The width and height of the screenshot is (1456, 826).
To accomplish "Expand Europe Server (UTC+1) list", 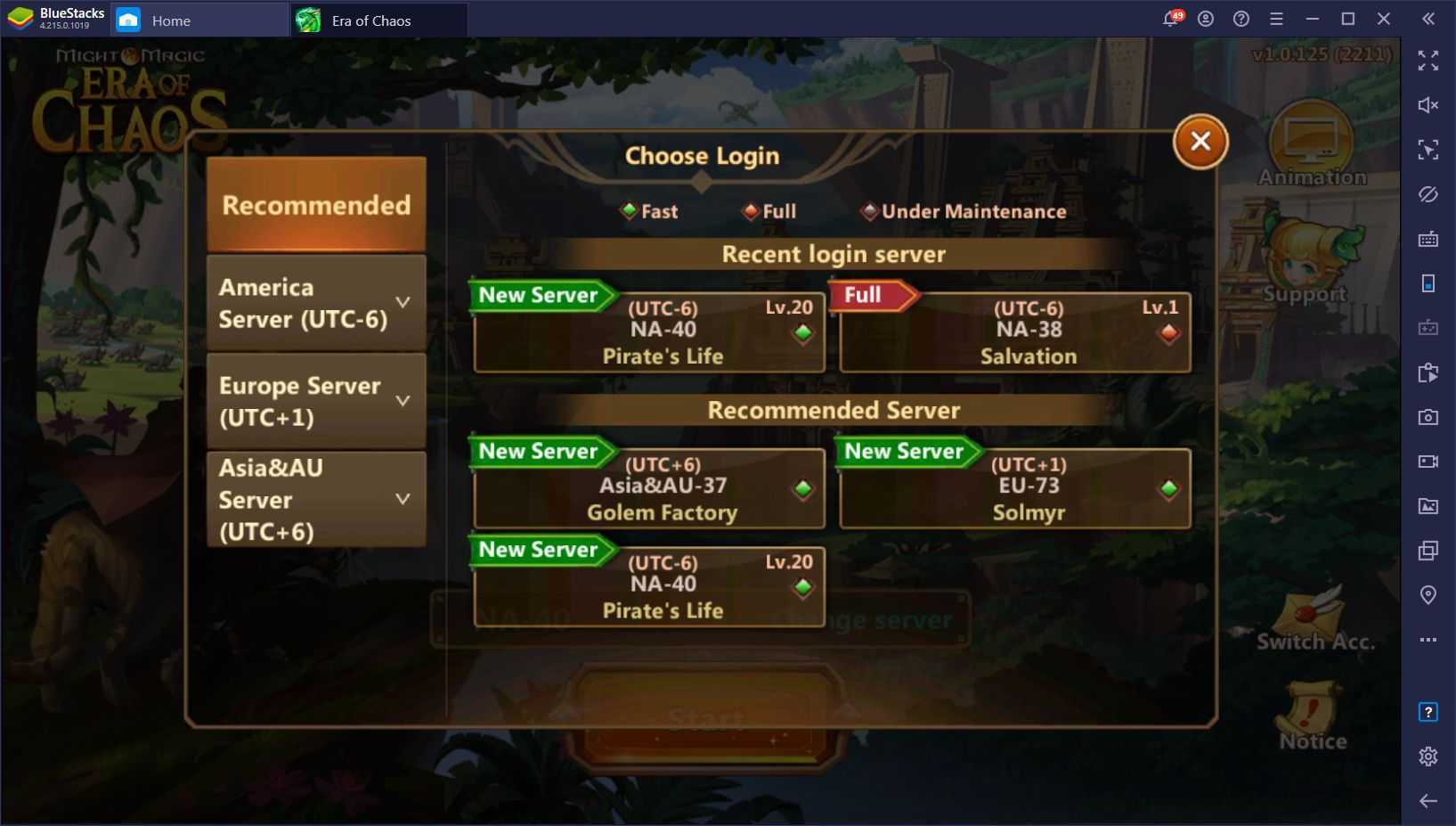I will click(316, 401).
